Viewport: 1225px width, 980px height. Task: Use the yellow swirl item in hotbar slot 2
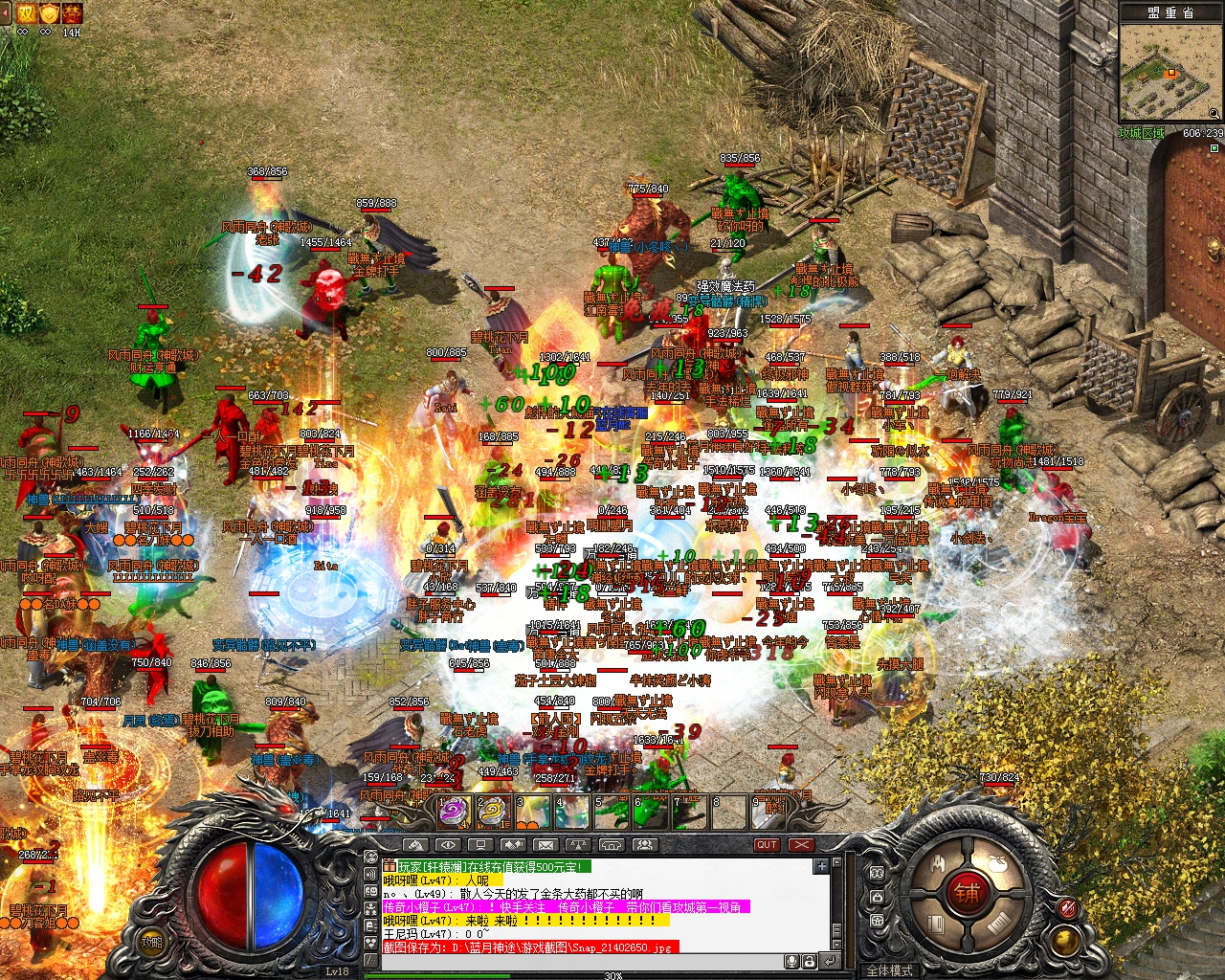click(x=492, y=812)
